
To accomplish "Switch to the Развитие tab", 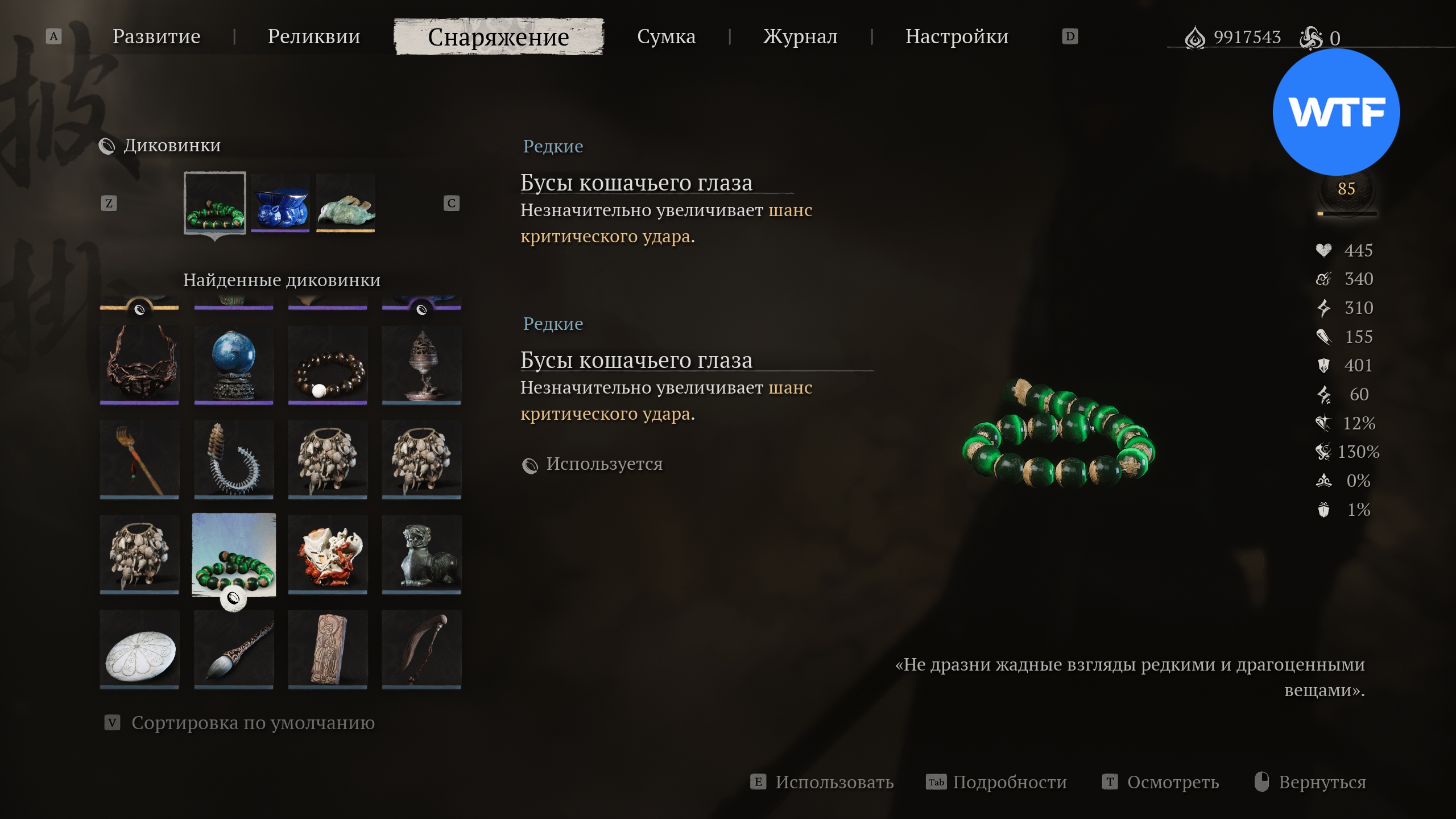I will [x=156, y=36].
